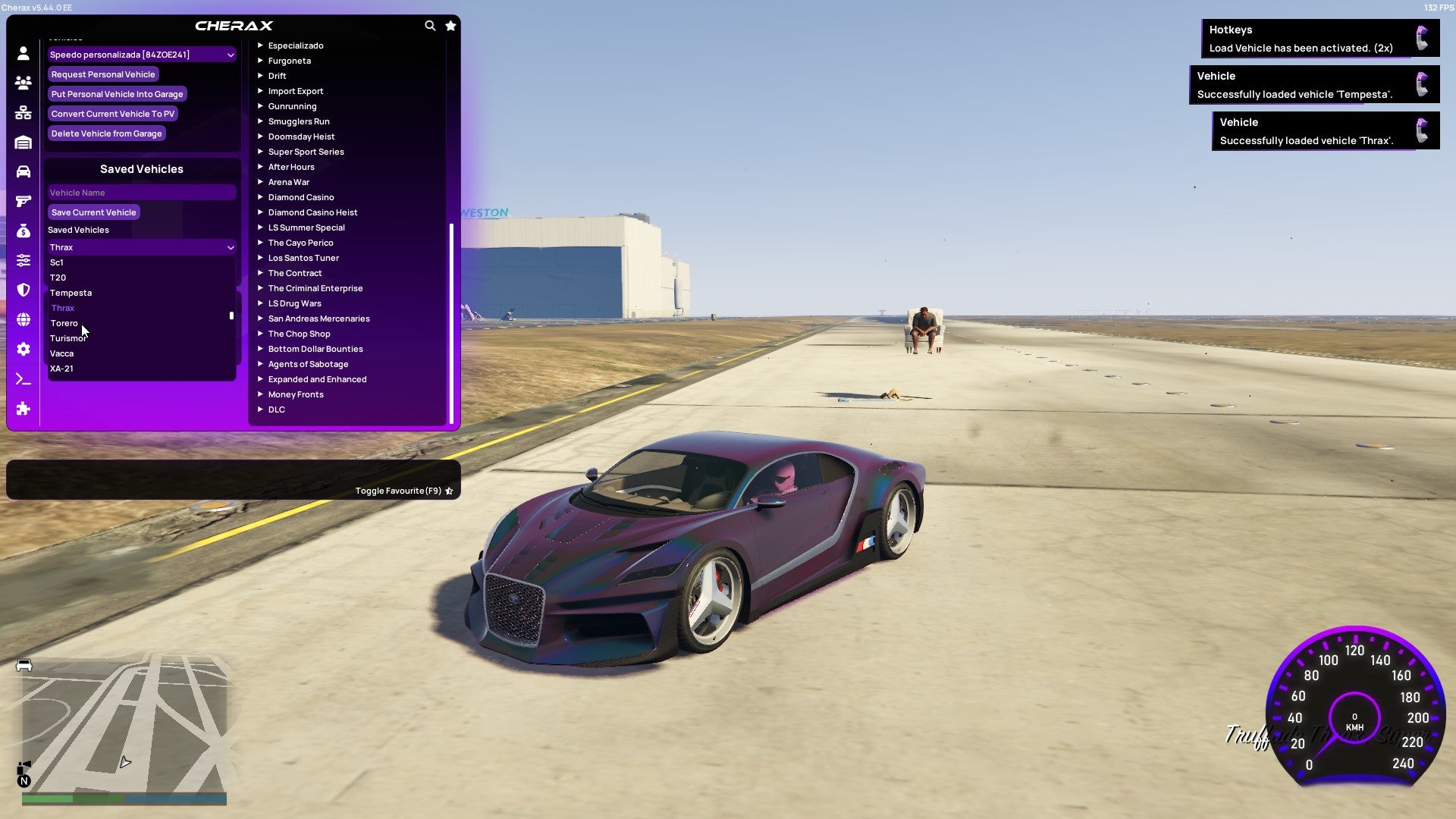The height and width of the screenshot is (819, 1456).
Task: Open the Protection shield icon
Action: click(23, 290)
